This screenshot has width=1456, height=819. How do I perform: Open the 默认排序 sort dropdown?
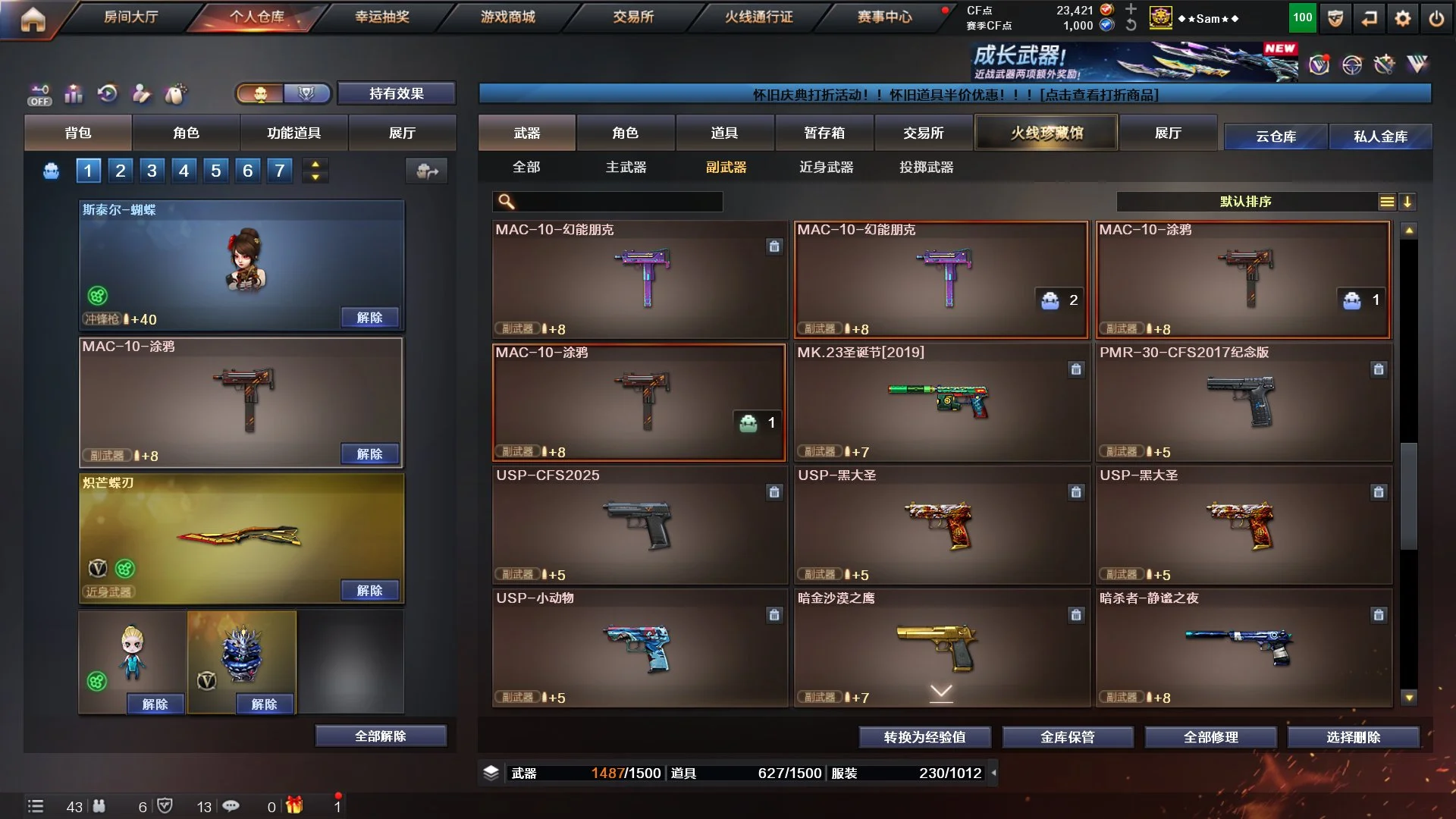tap(1245, 202)
